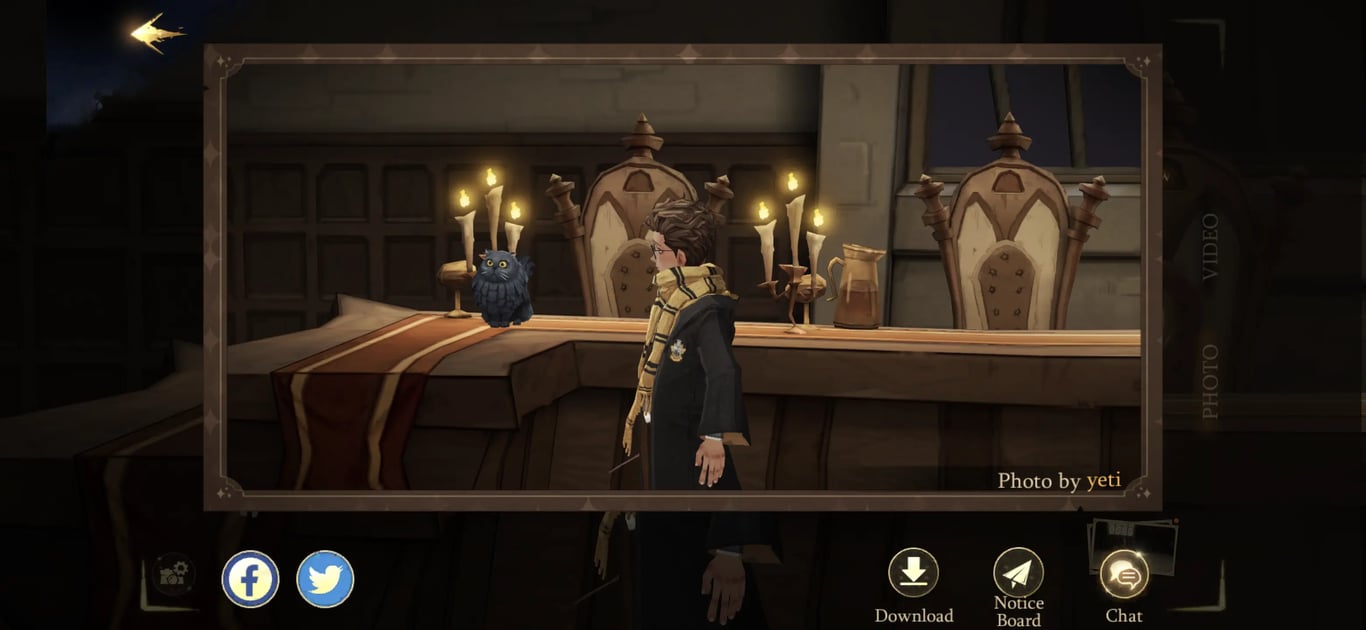Go back with the golden arrow
The width and height of the screenshot is (1366, 630).
(157, 33)
